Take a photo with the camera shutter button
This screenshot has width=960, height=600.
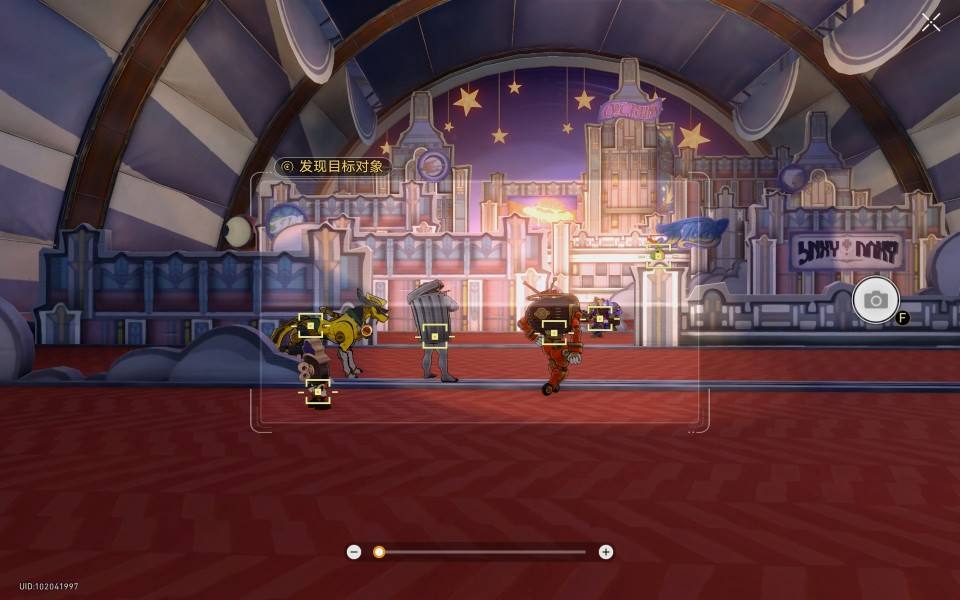[x=876, y=300]
